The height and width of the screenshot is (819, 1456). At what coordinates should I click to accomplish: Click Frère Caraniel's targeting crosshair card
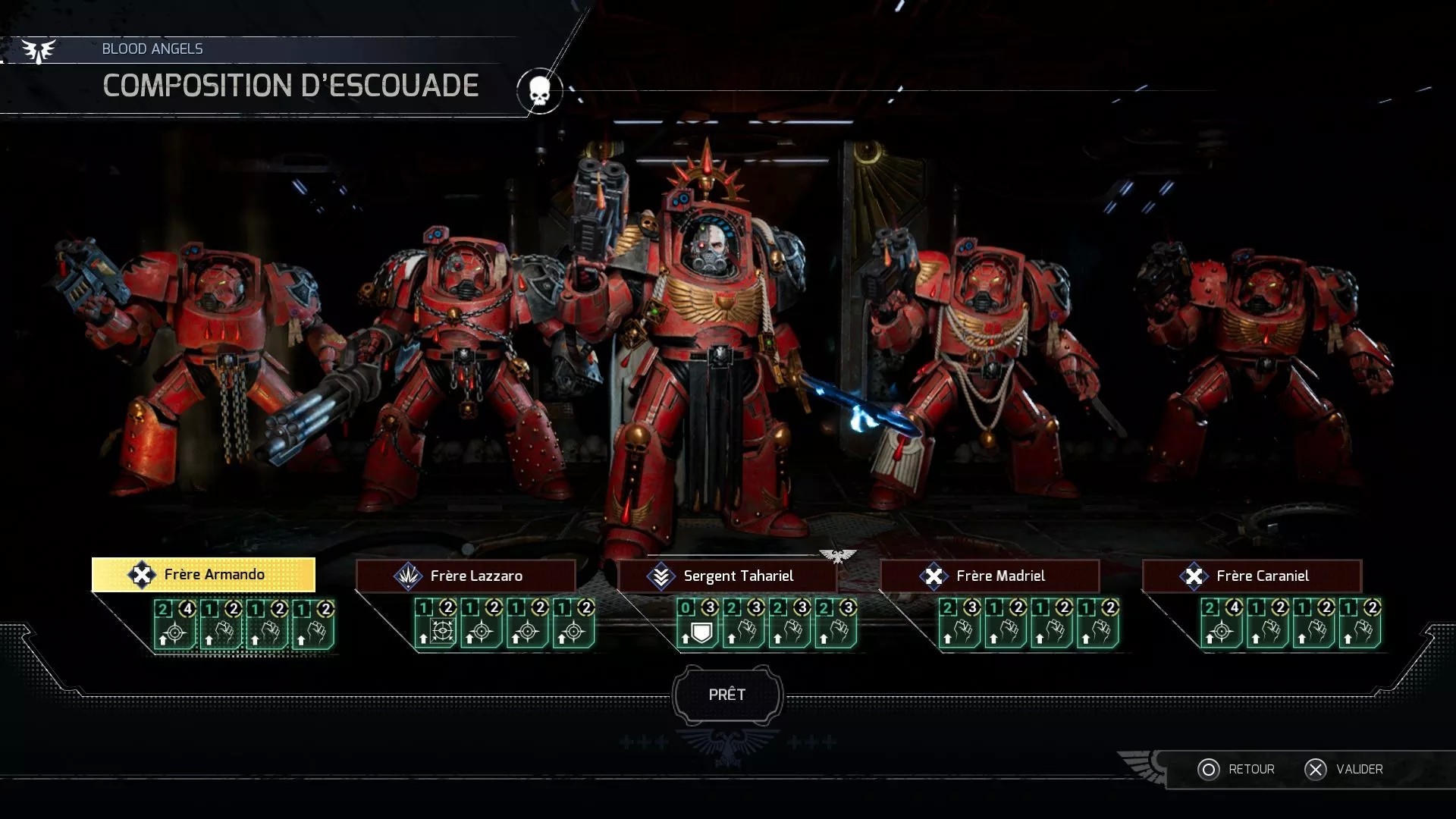(x=1221, y=624)
